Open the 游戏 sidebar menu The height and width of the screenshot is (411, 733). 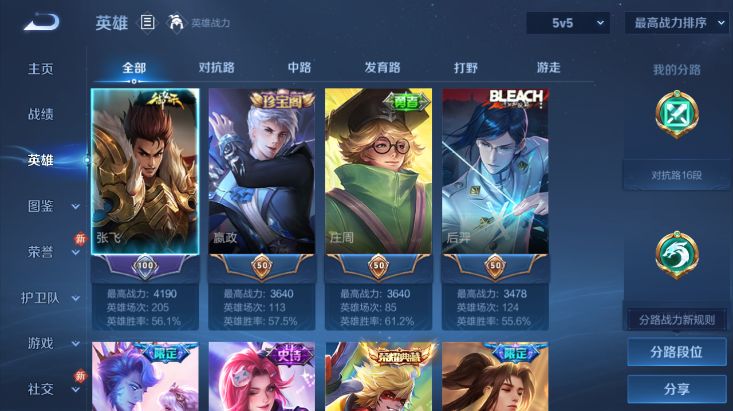pyautogui.click(x=52, y=343)
